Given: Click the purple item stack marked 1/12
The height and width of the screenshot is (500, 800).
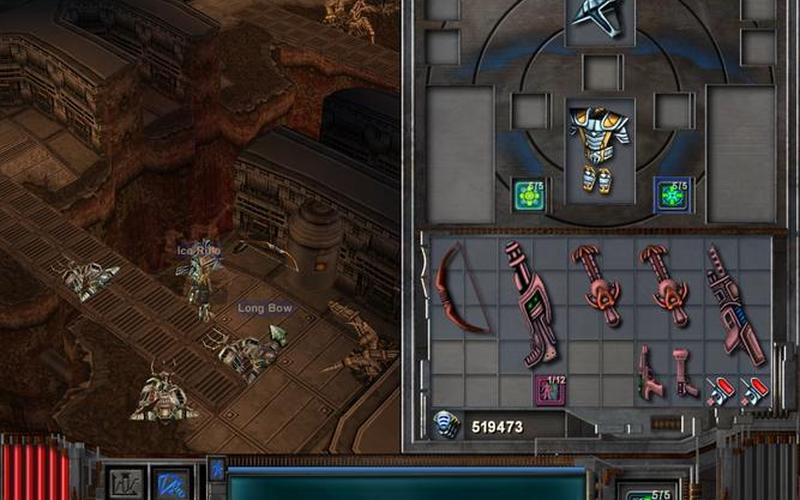Looking at the screenshot, I should click(x=549, y=389).
